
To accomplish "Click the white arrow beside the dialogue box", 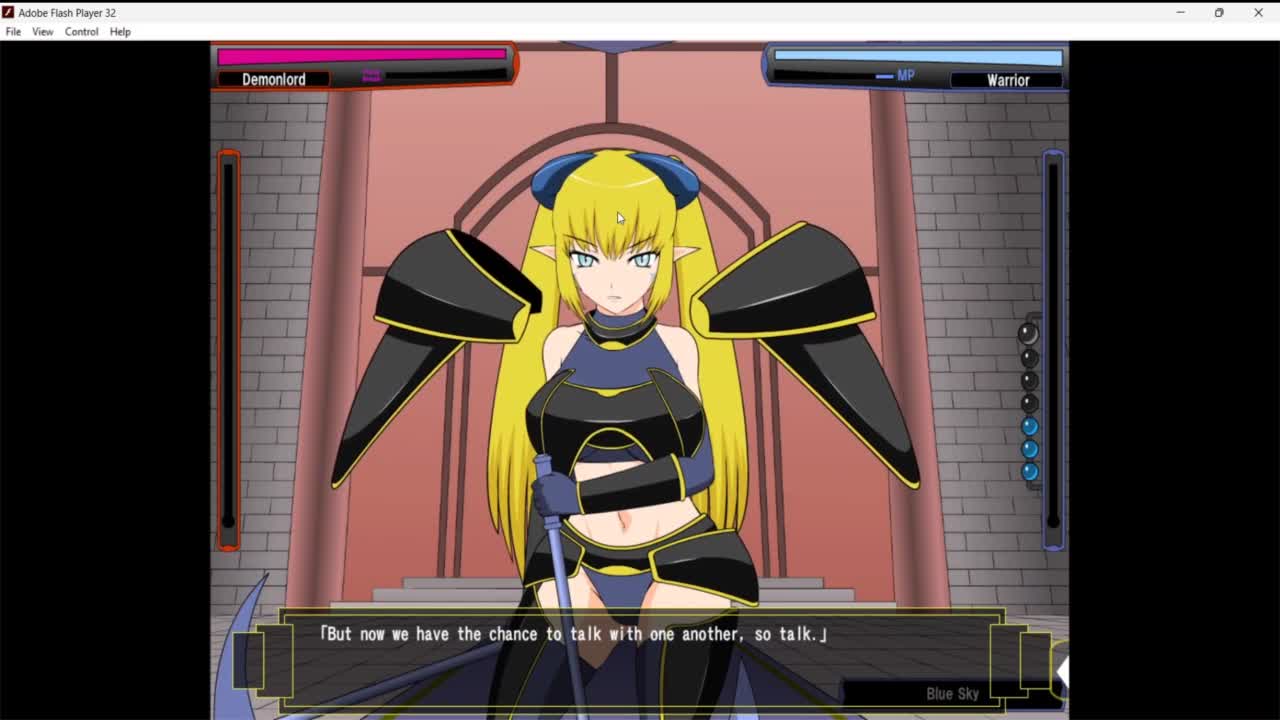I will tap(1062, 672).
